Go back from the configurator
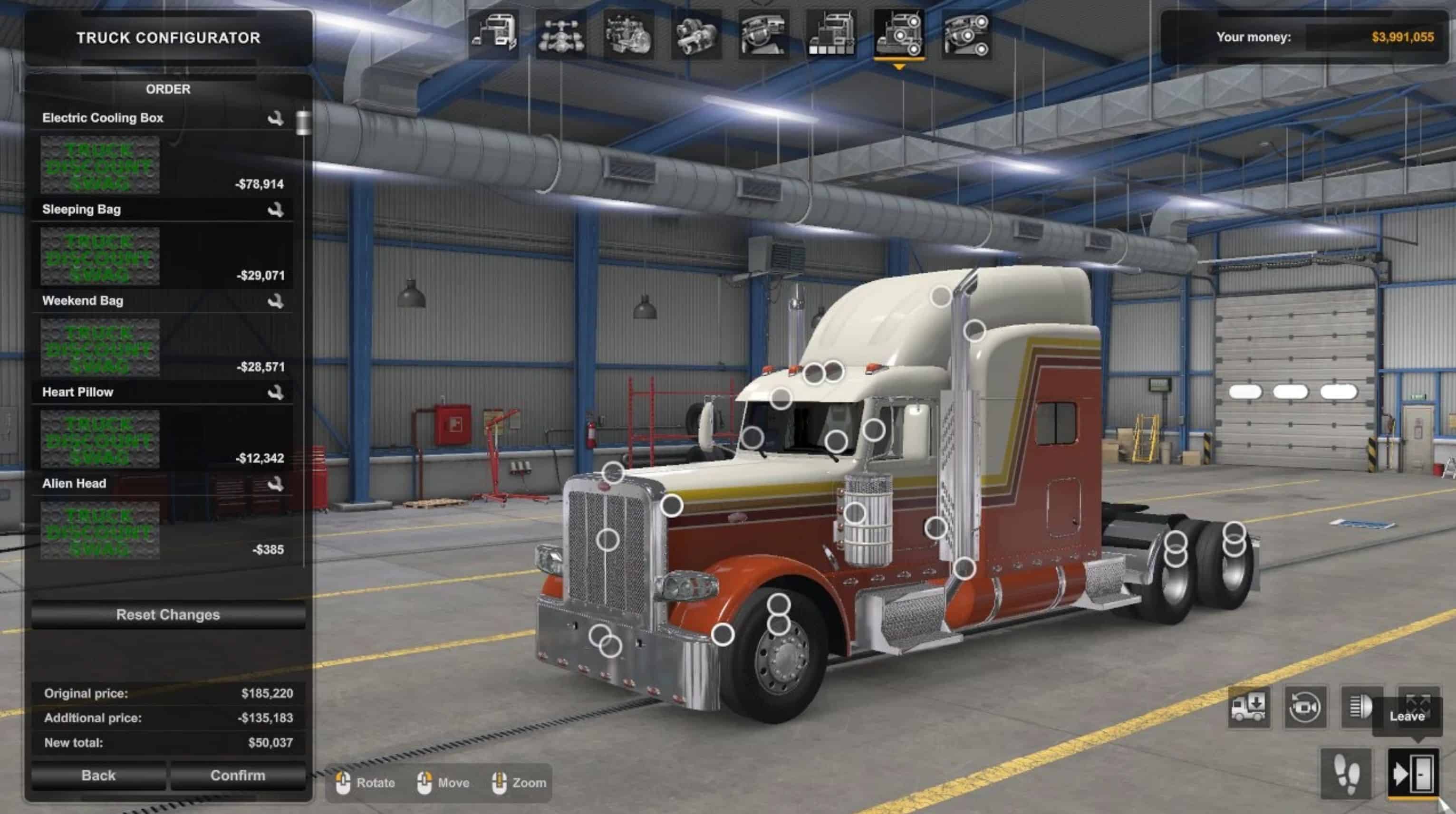 tap(98, 775)
